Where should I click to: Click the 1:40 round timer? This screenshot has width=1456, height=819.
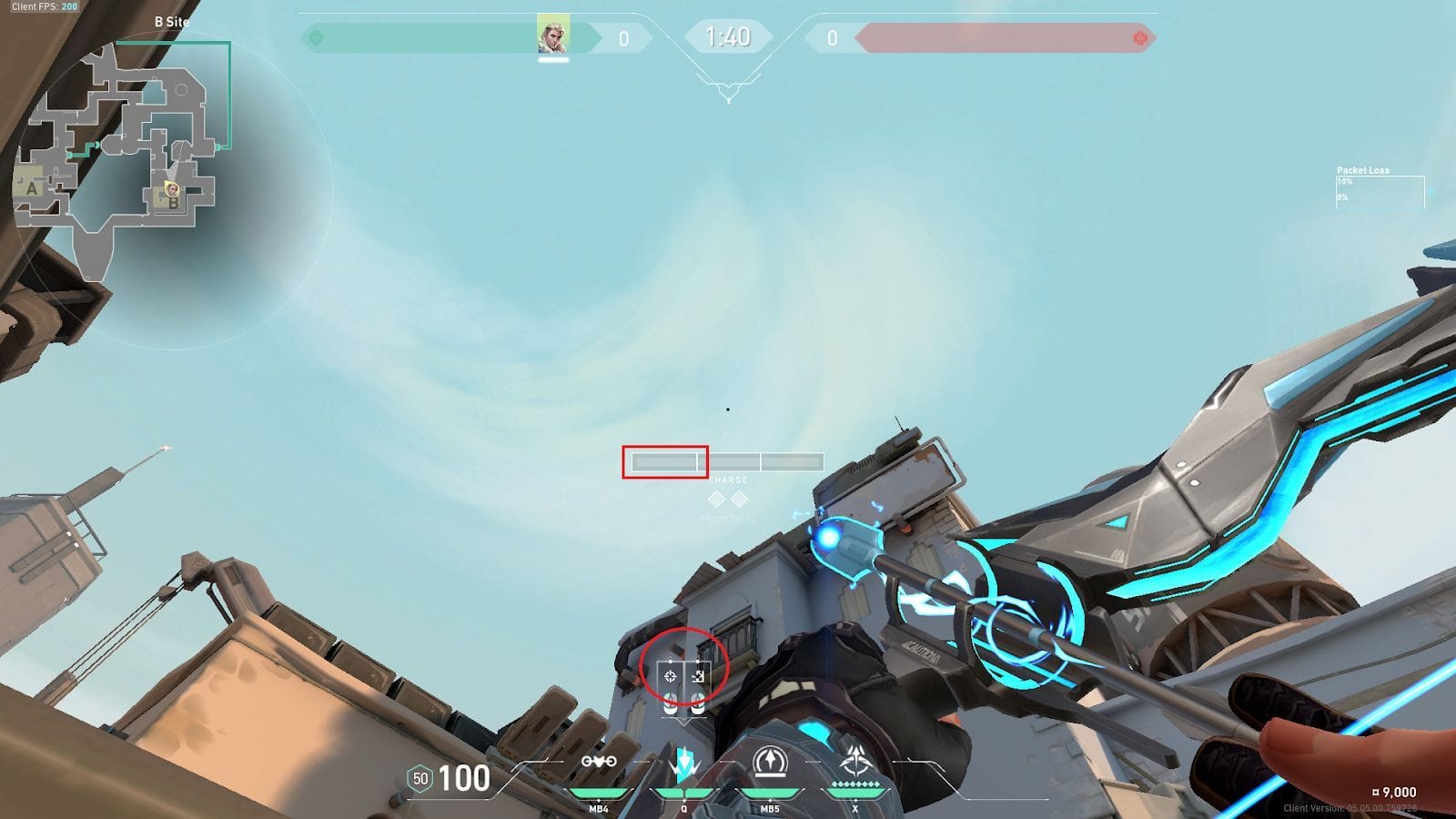(x=727, y=38)
